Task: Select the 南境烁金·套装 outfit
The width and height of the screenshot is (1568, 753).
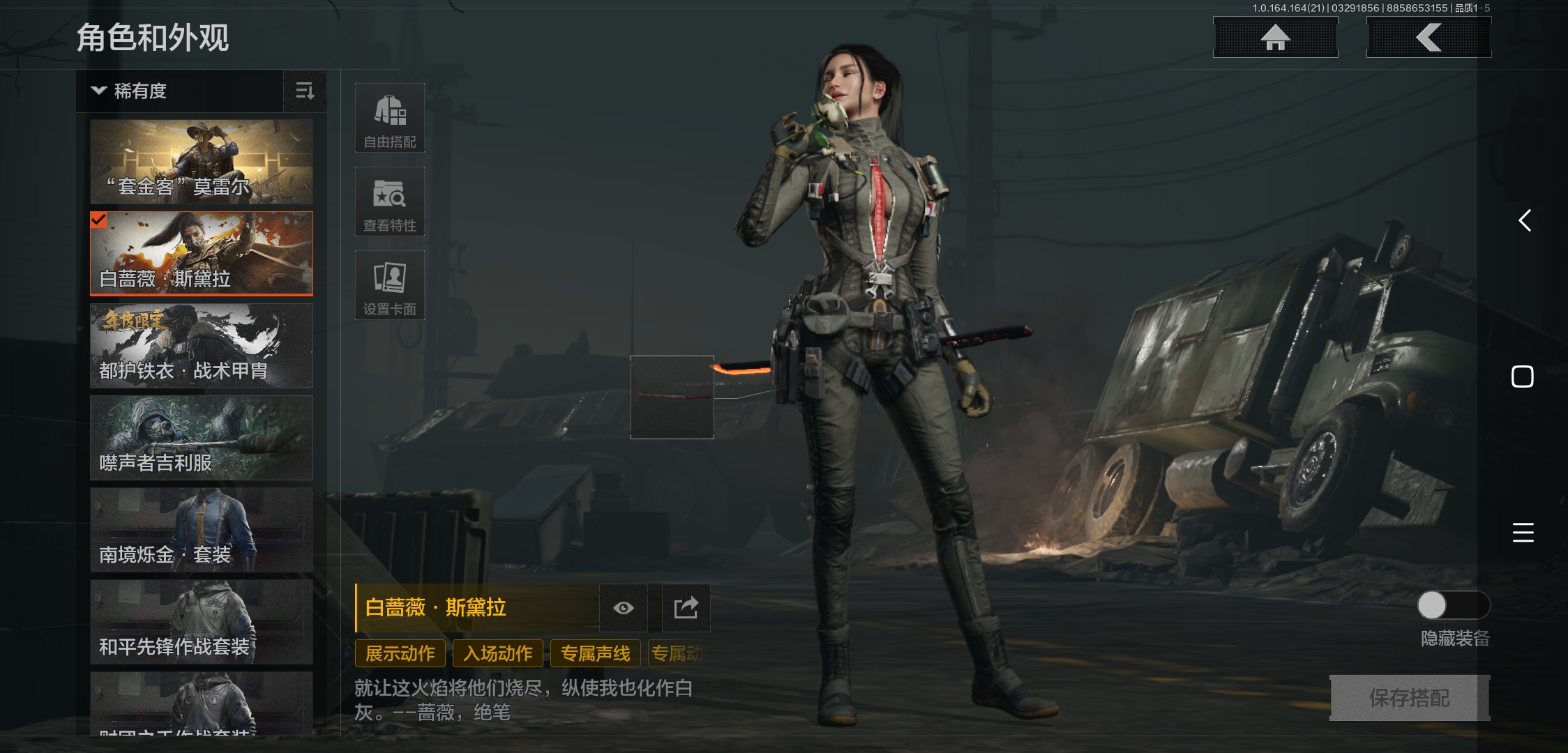Action: pyautogui.click(x=202, y=530)
